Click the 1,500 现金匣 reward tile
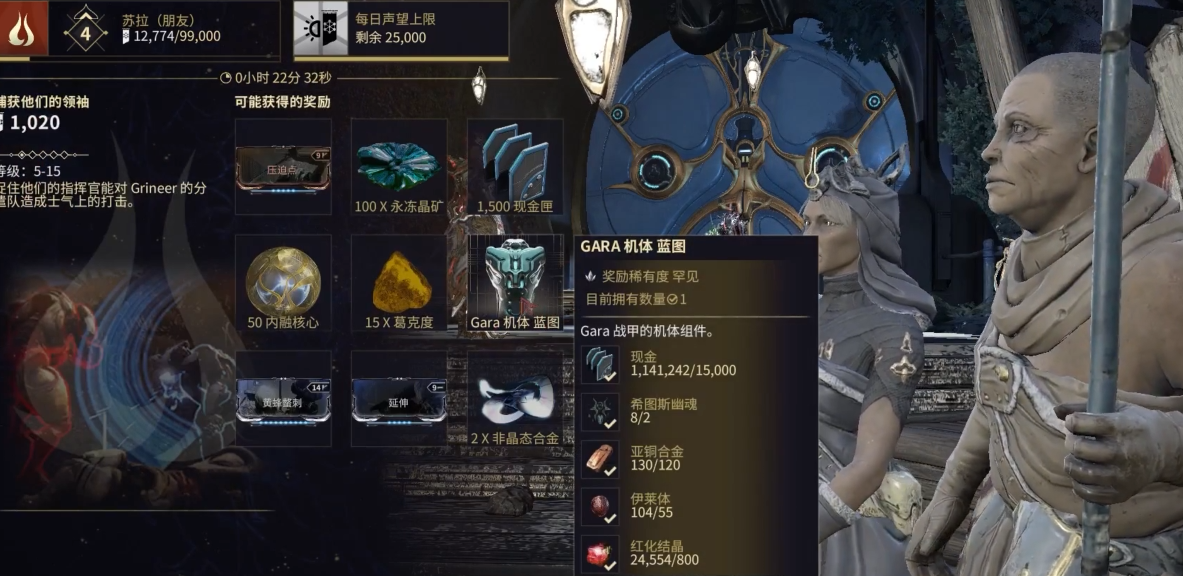The image size is (1183, 576). pyautogui.click(x=515, y=166)
